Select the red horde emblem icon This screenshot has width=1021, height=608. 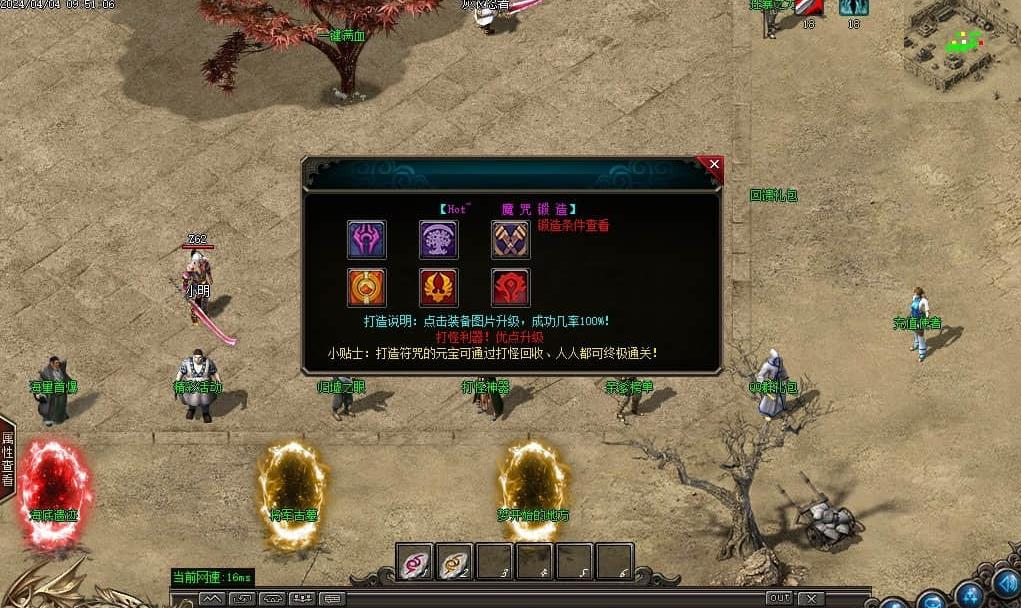click(x=511, y=288)
